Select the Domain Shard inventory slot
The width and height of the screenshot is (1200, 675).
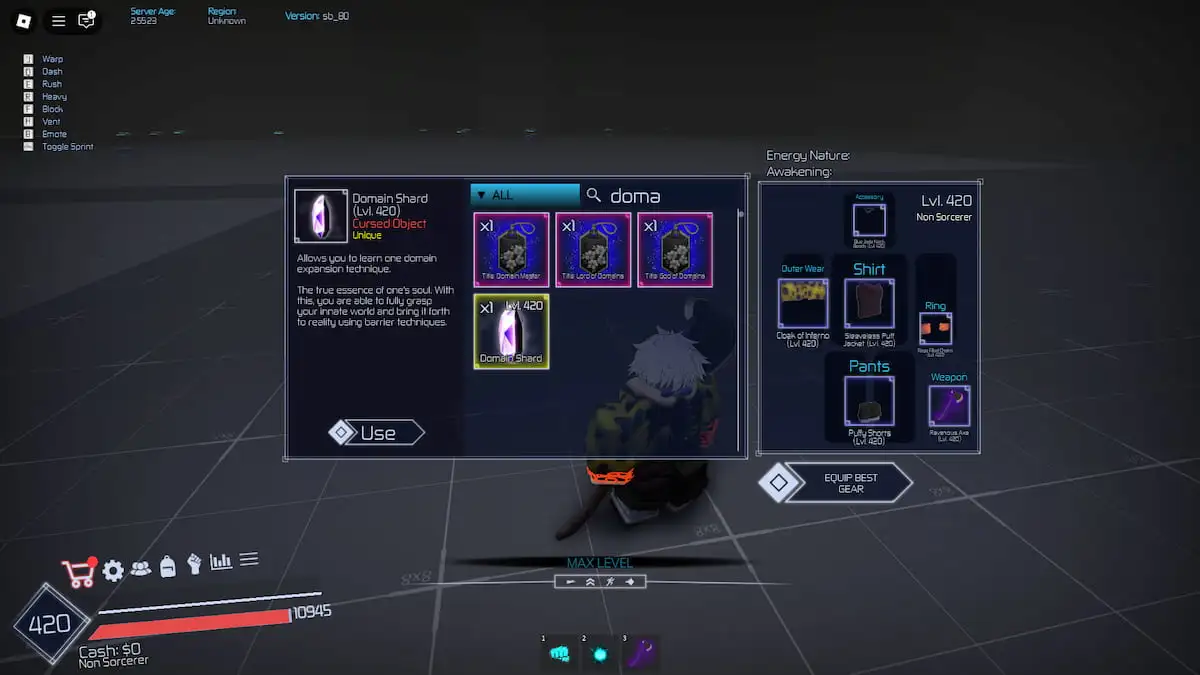coord(511,331)
